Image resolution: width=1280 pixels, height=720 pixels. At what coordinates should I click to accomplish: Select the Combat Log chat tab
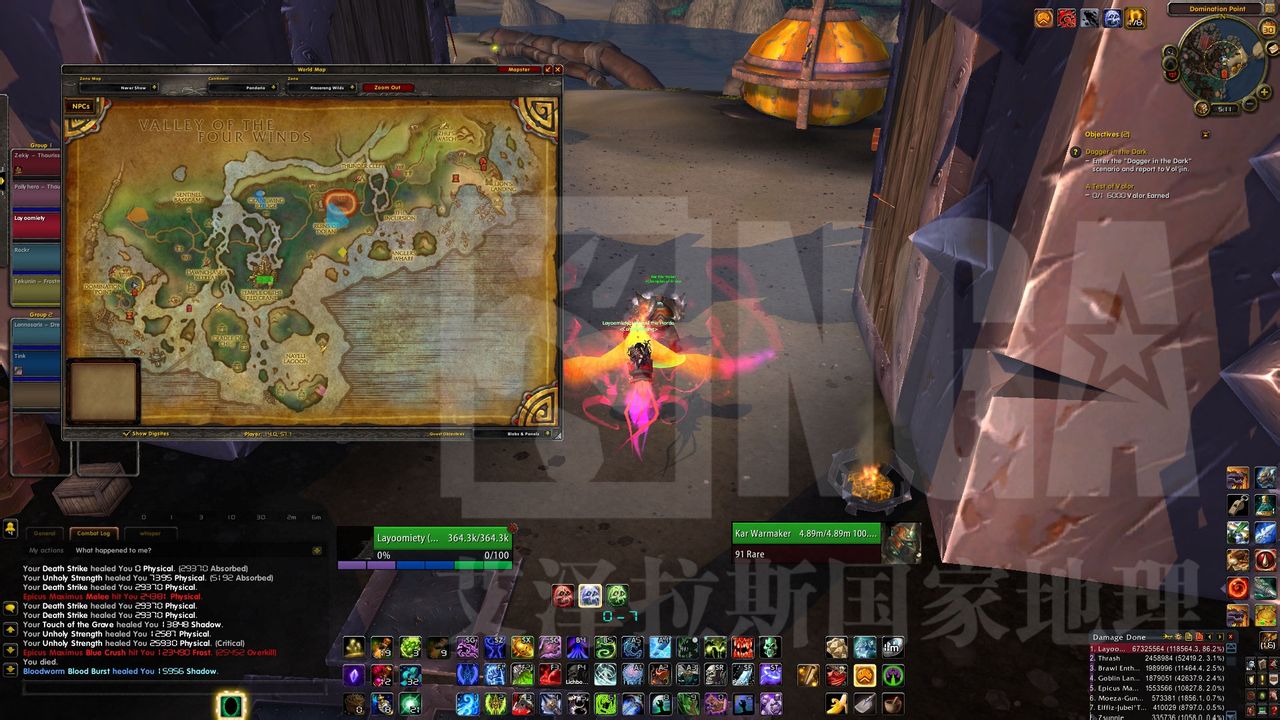[96, 533]
